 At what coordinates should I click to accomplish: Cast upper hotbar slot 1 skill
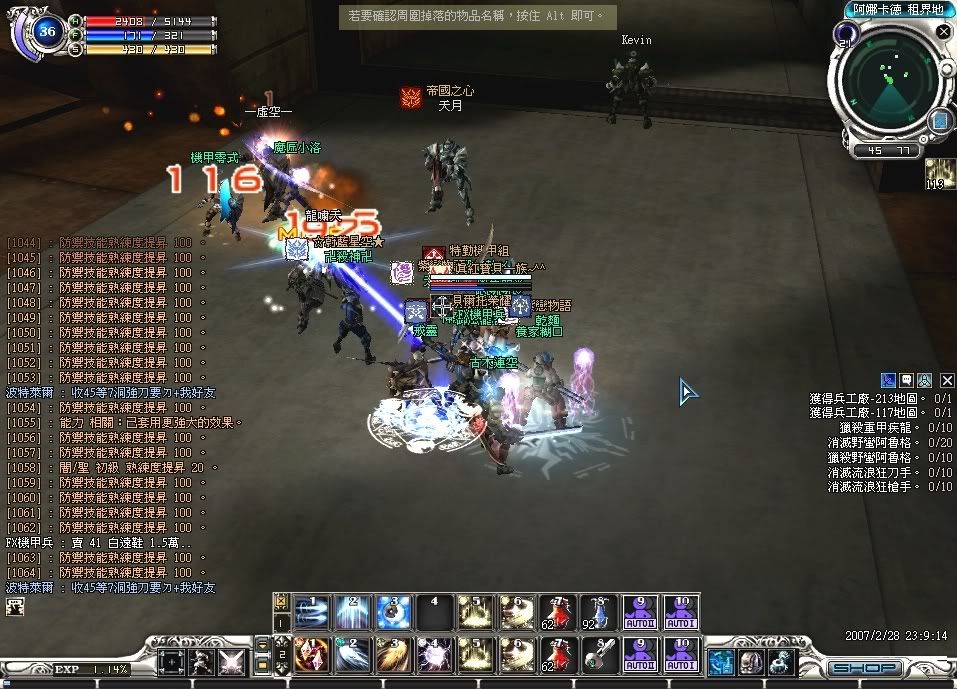click(x=311, y=611)
